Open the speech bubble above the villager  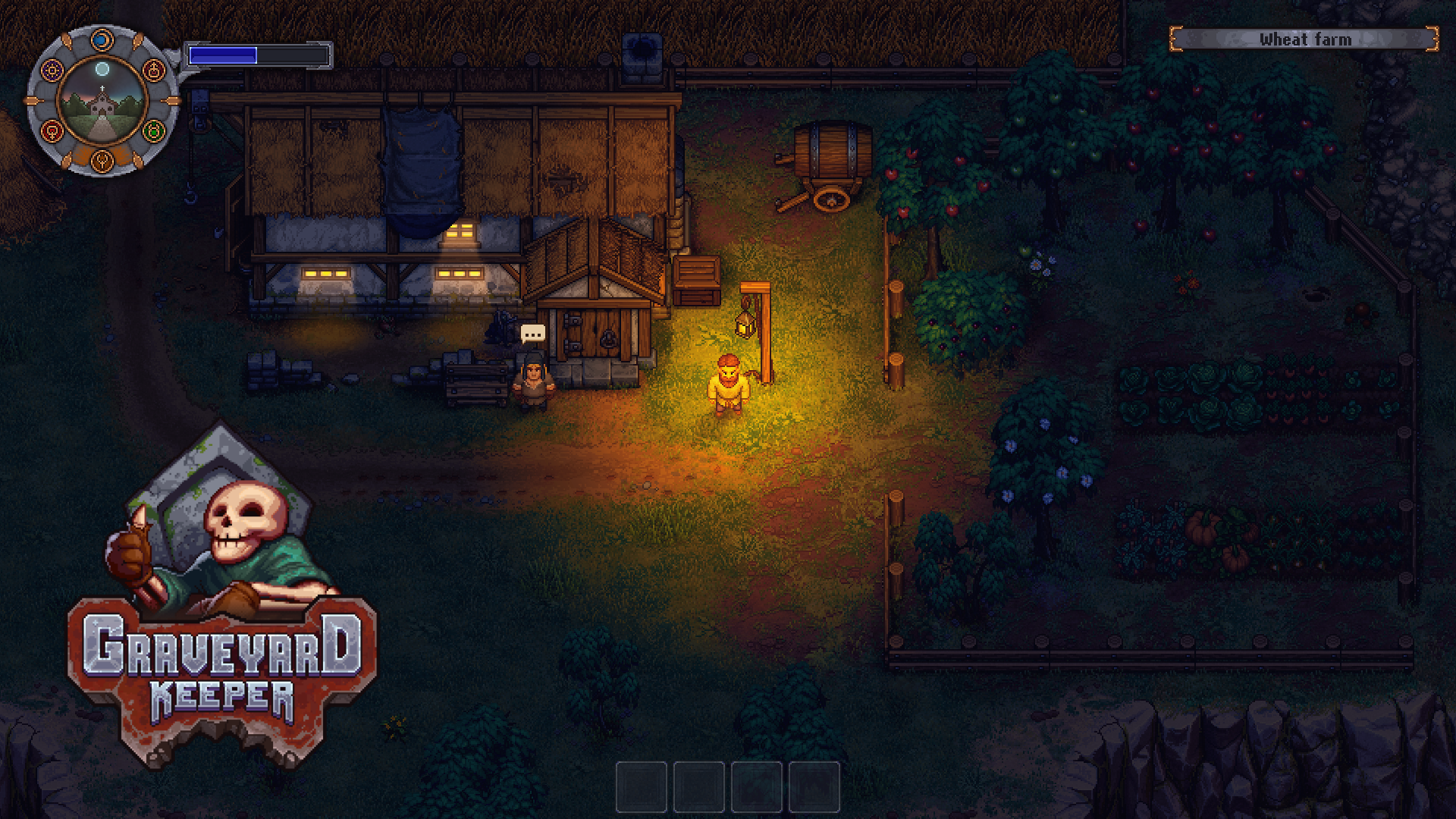532,334
